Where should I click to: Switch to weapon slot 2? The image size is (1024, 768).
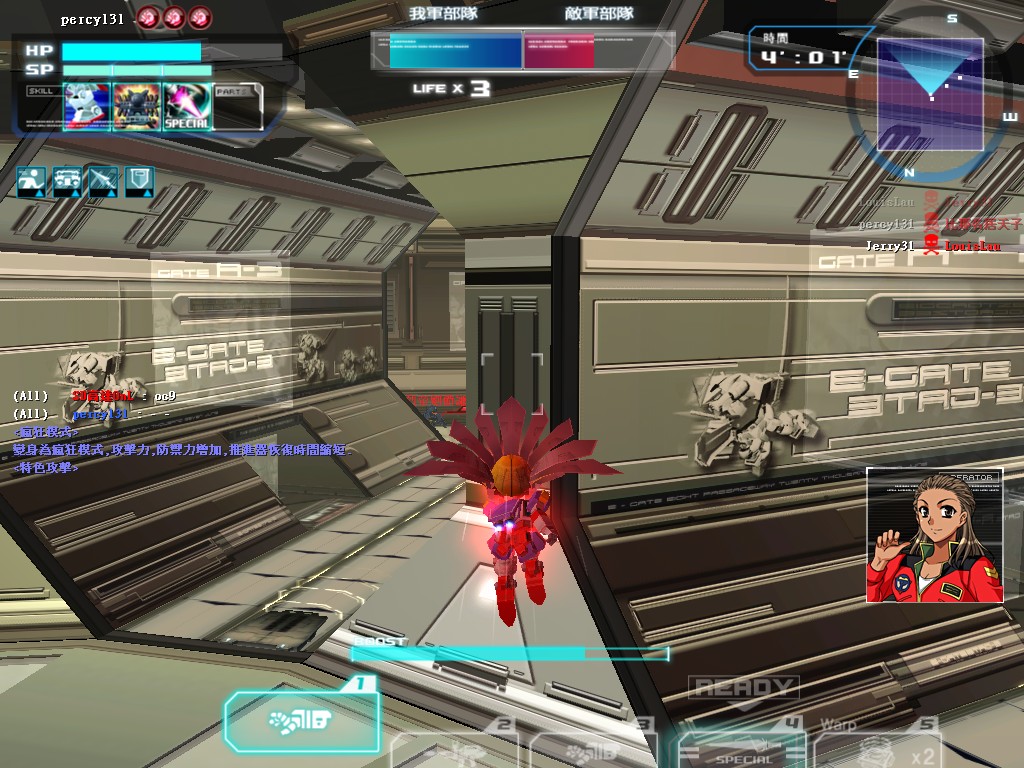[x=455, y=750]
